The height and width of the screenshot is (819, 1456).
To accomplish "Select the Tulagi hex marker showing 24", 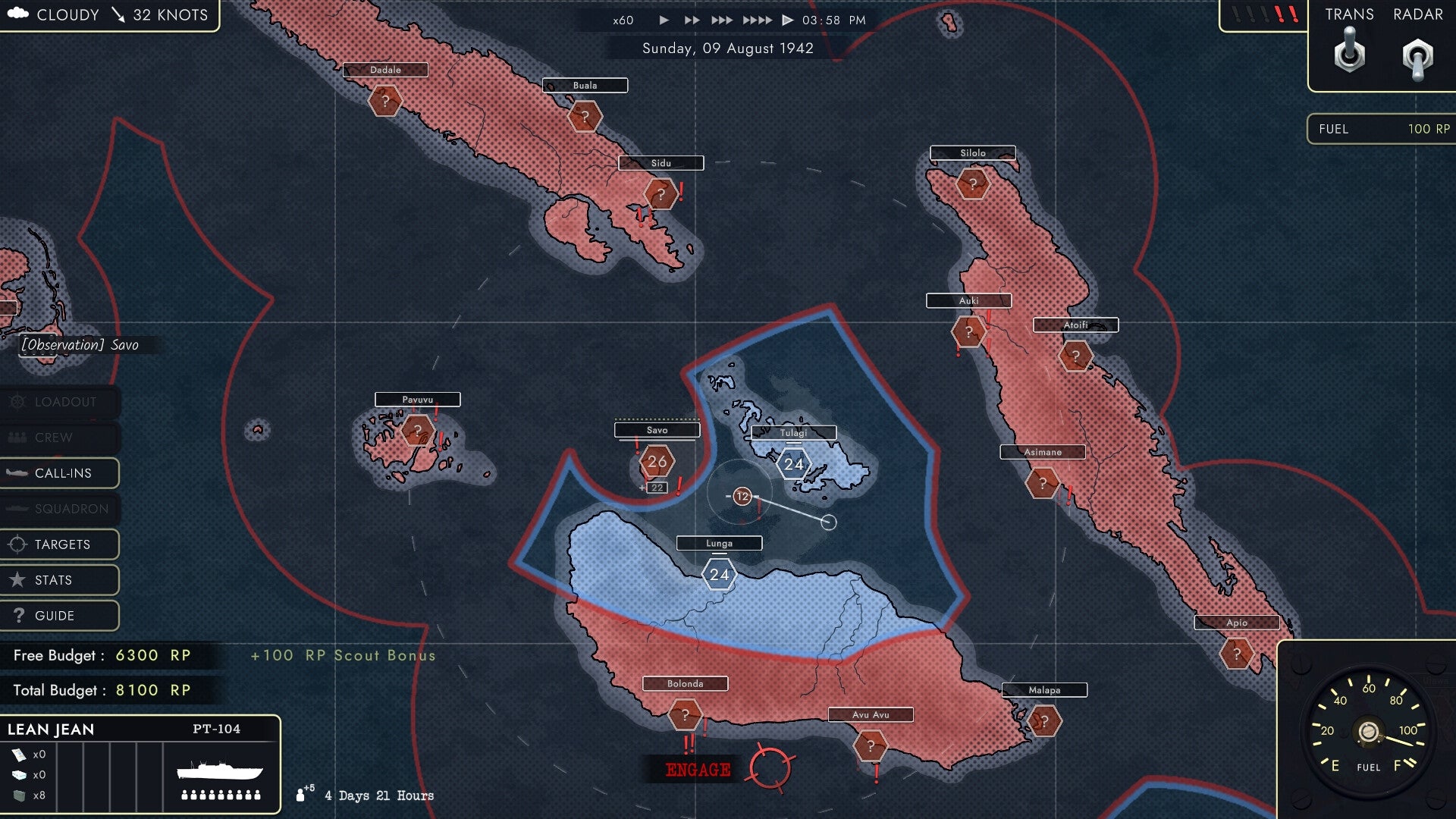I will [793, 463].
